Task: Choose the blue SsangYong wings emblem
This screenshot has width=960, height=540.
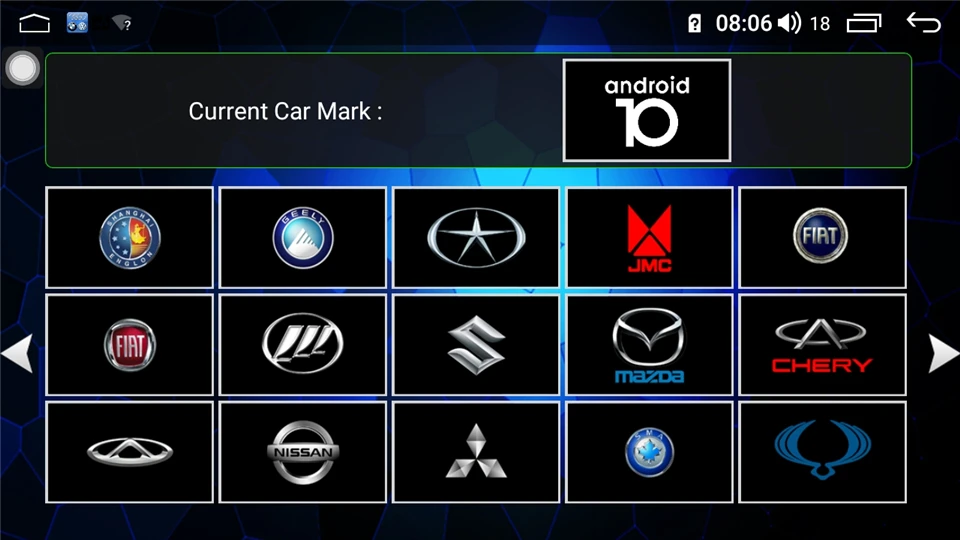Action: pyautogui.click(x=821, y=452)
